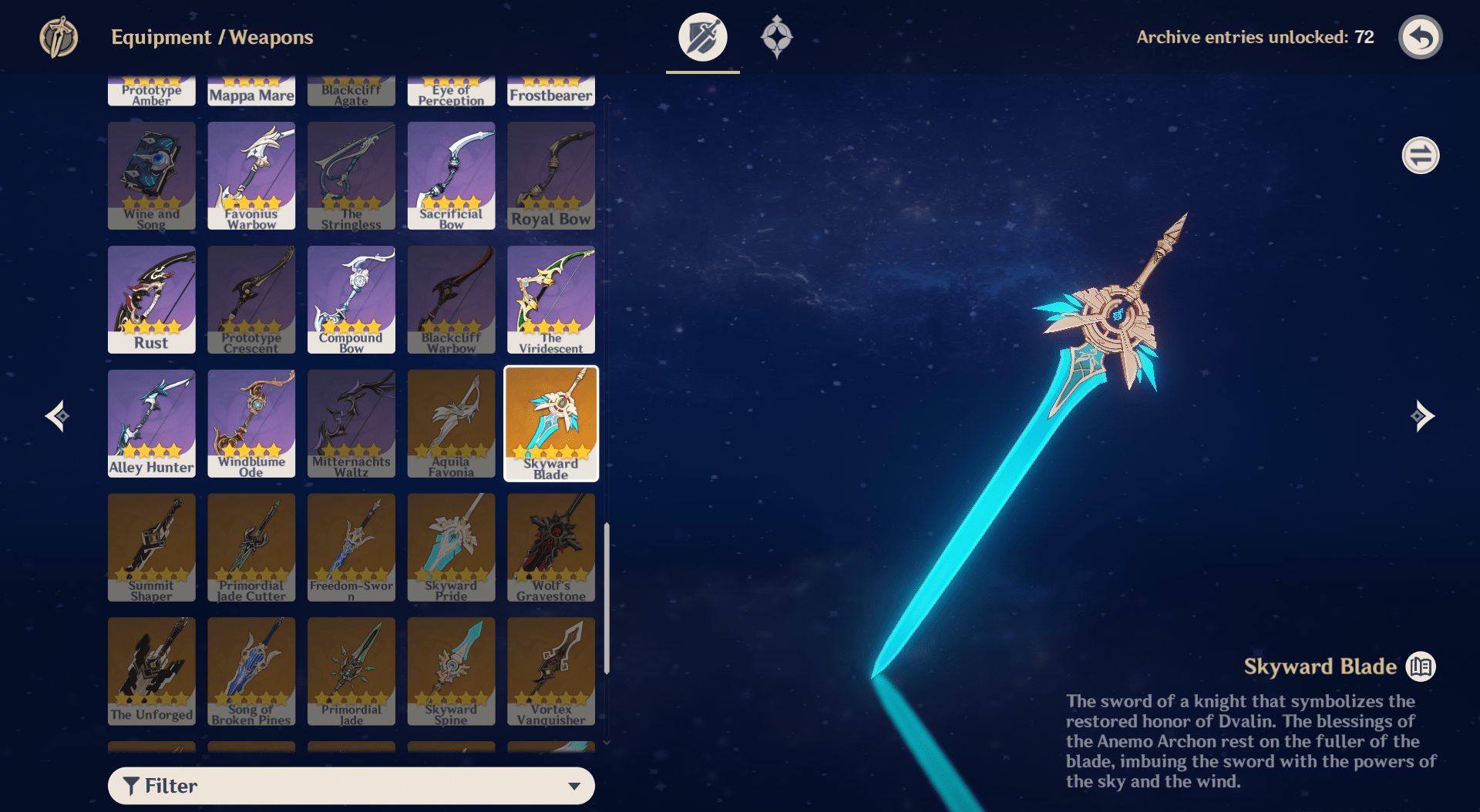Go to the next weapon arrow

point(1421,416)
